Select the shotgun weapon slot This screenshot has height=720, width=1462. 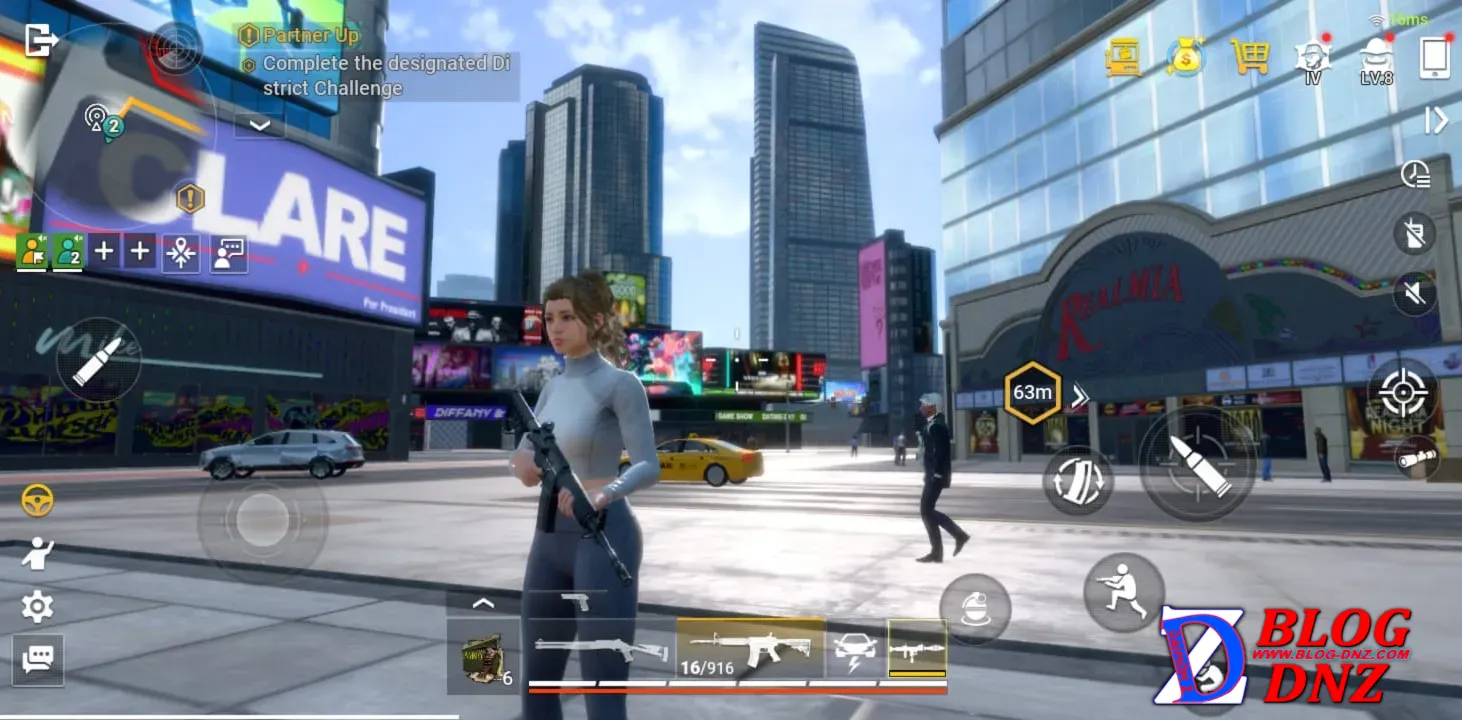click(x=600, y=649)
